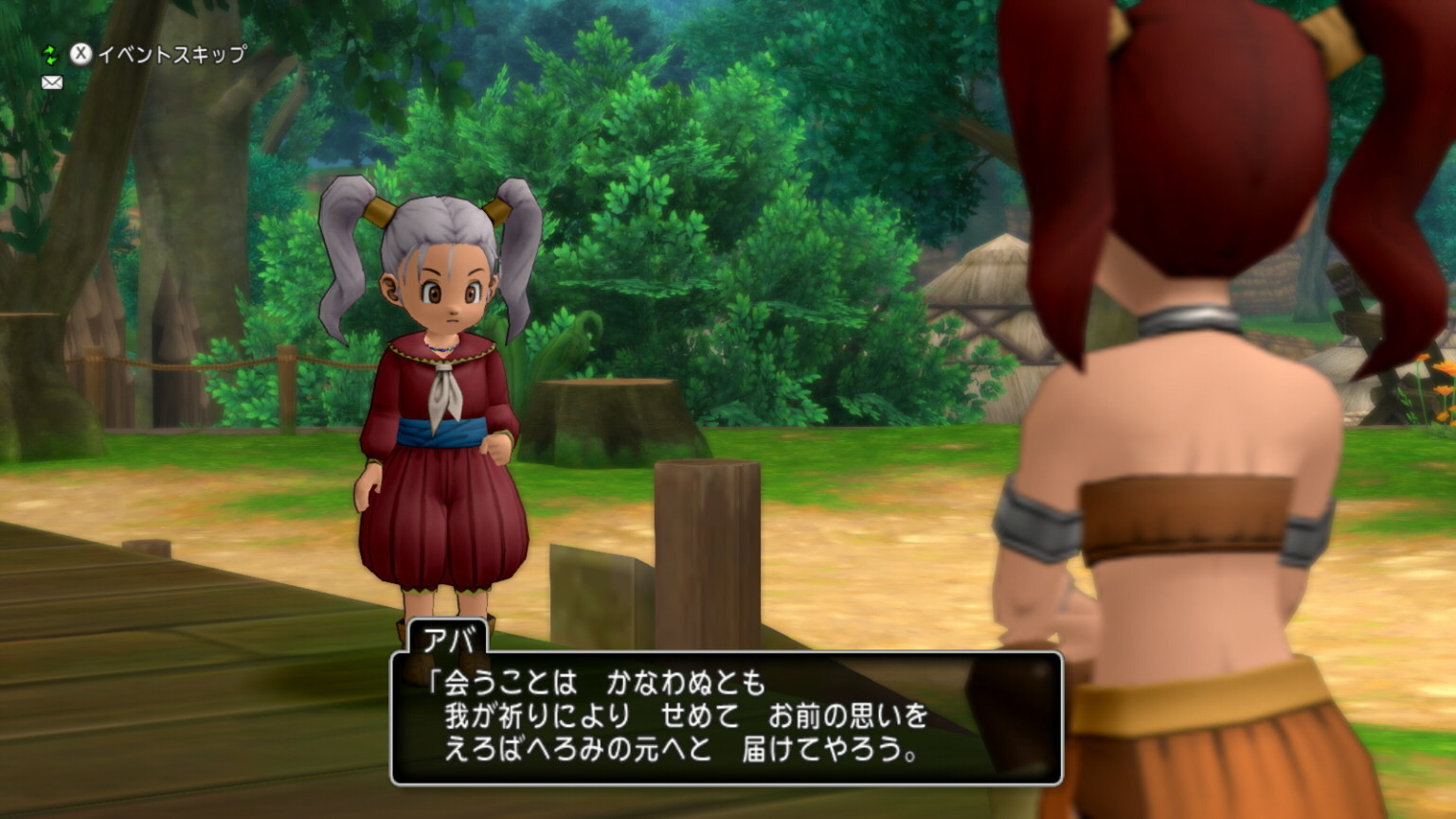Tap the envelope to check new messages
The image size is (1456, 819).
[52, 82]
